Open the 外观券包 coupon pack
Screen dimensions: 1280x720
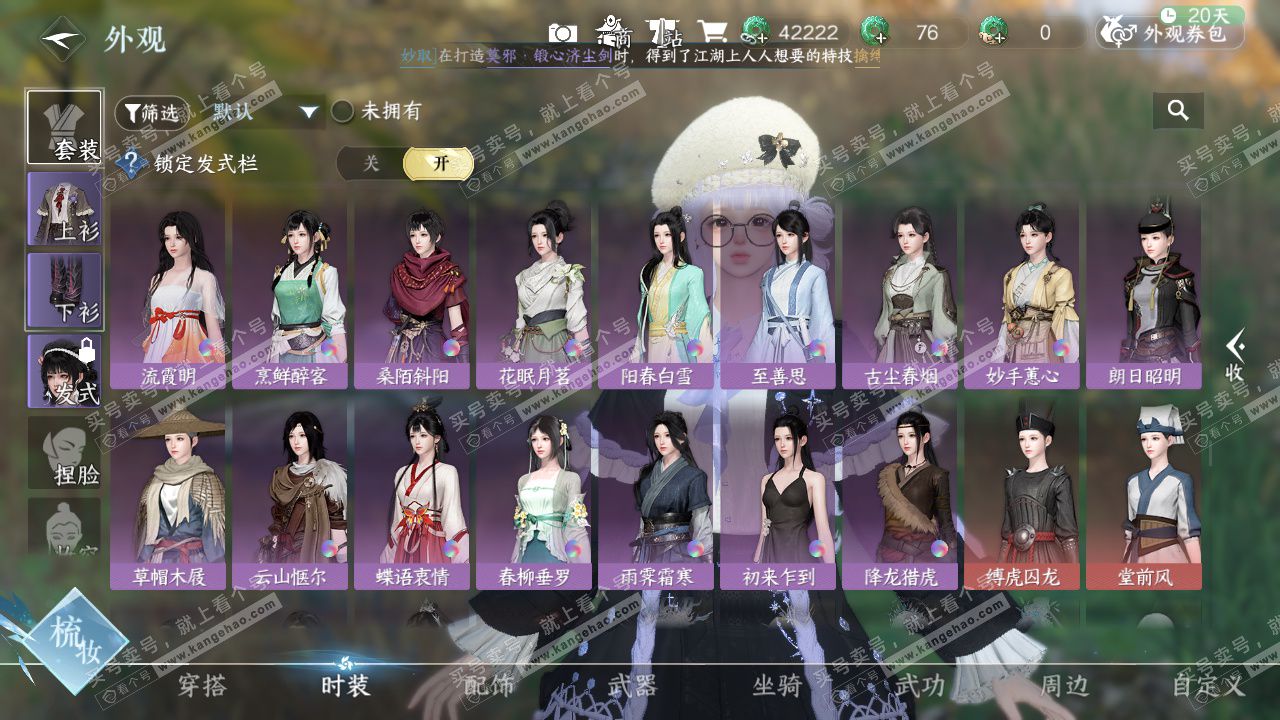[x=1170, y=33]
